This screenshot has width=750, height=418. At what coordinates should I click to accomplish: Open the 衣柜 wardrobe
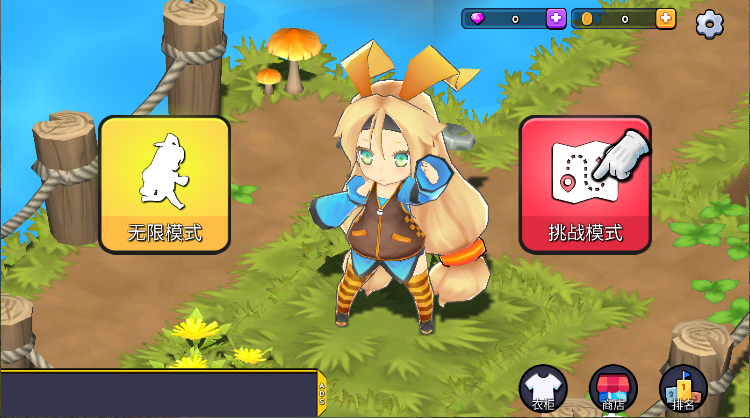543,388
